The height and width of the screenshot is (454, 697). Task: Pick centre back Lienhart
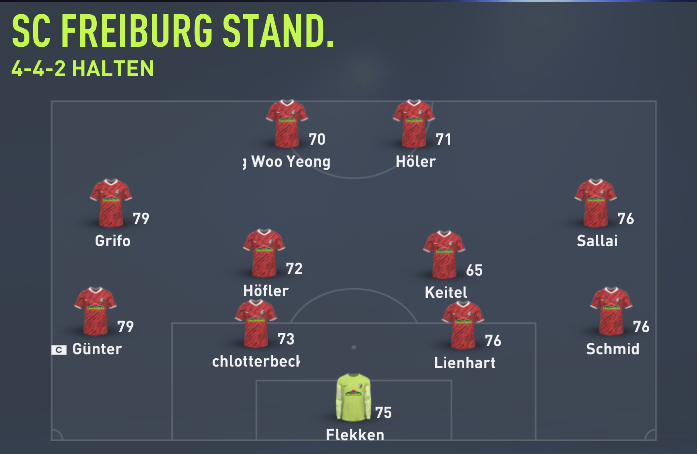463,326
